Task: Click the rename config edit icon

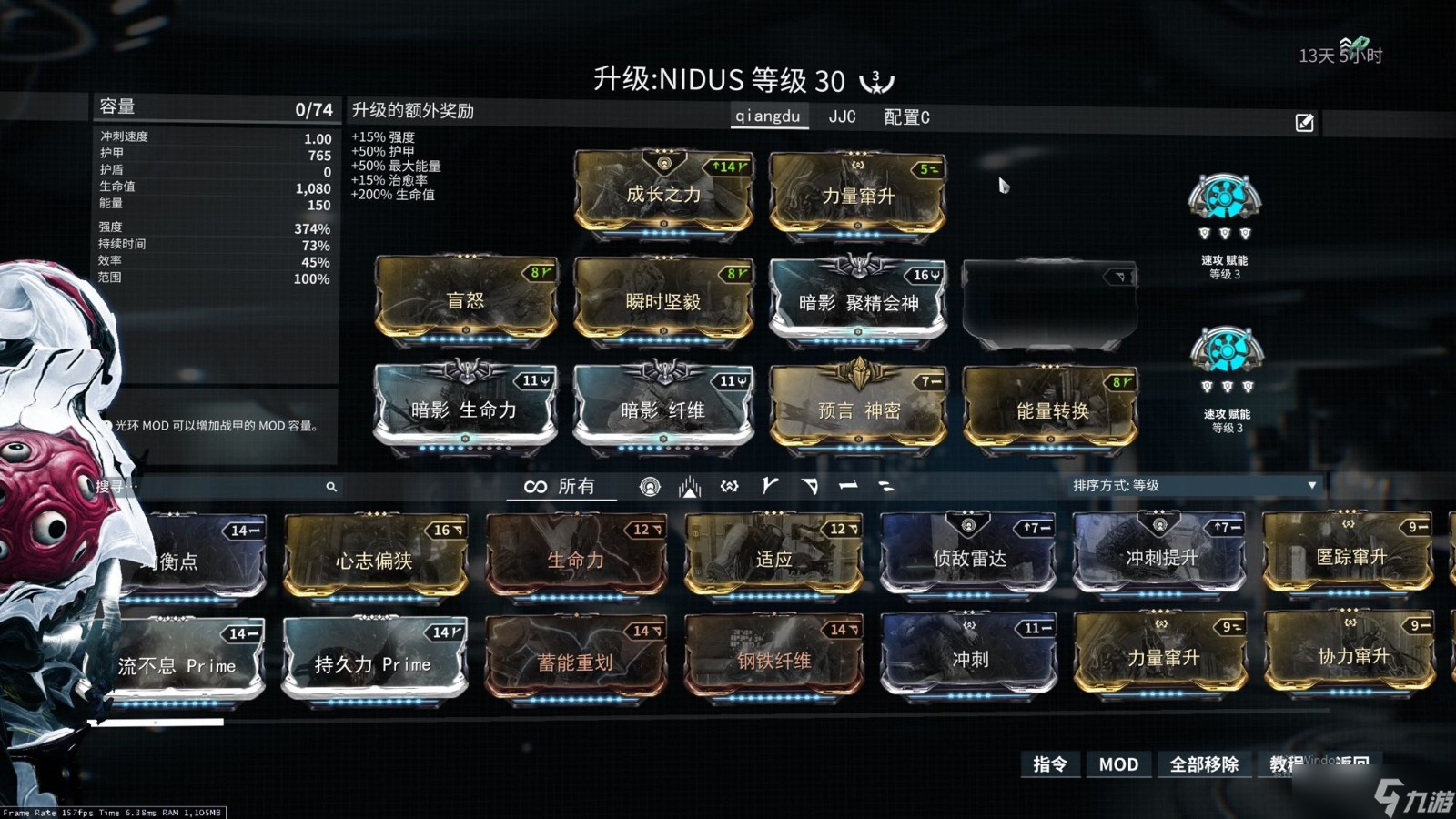Action: (1304, 123)
